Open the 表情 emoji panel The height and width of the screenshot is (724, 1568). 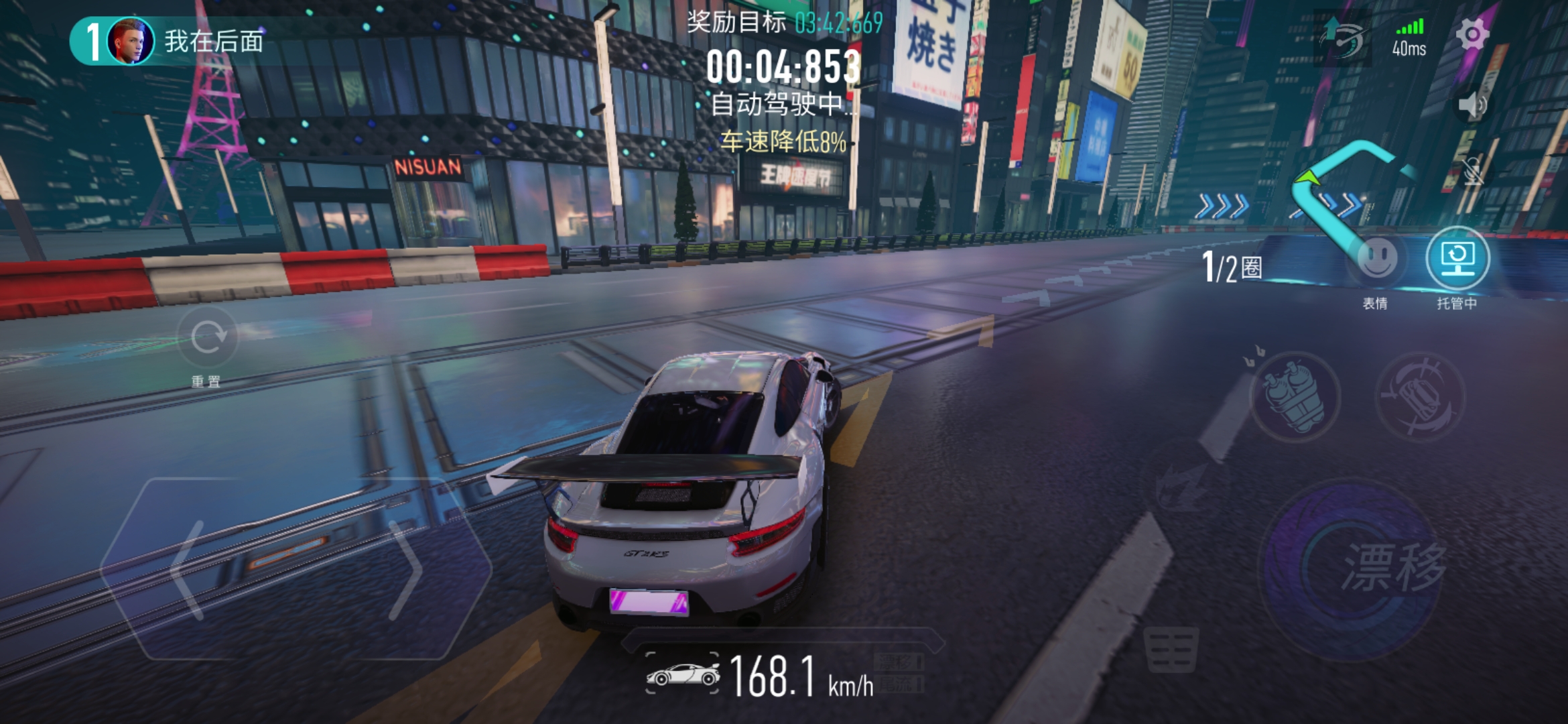coord(1377,259)
